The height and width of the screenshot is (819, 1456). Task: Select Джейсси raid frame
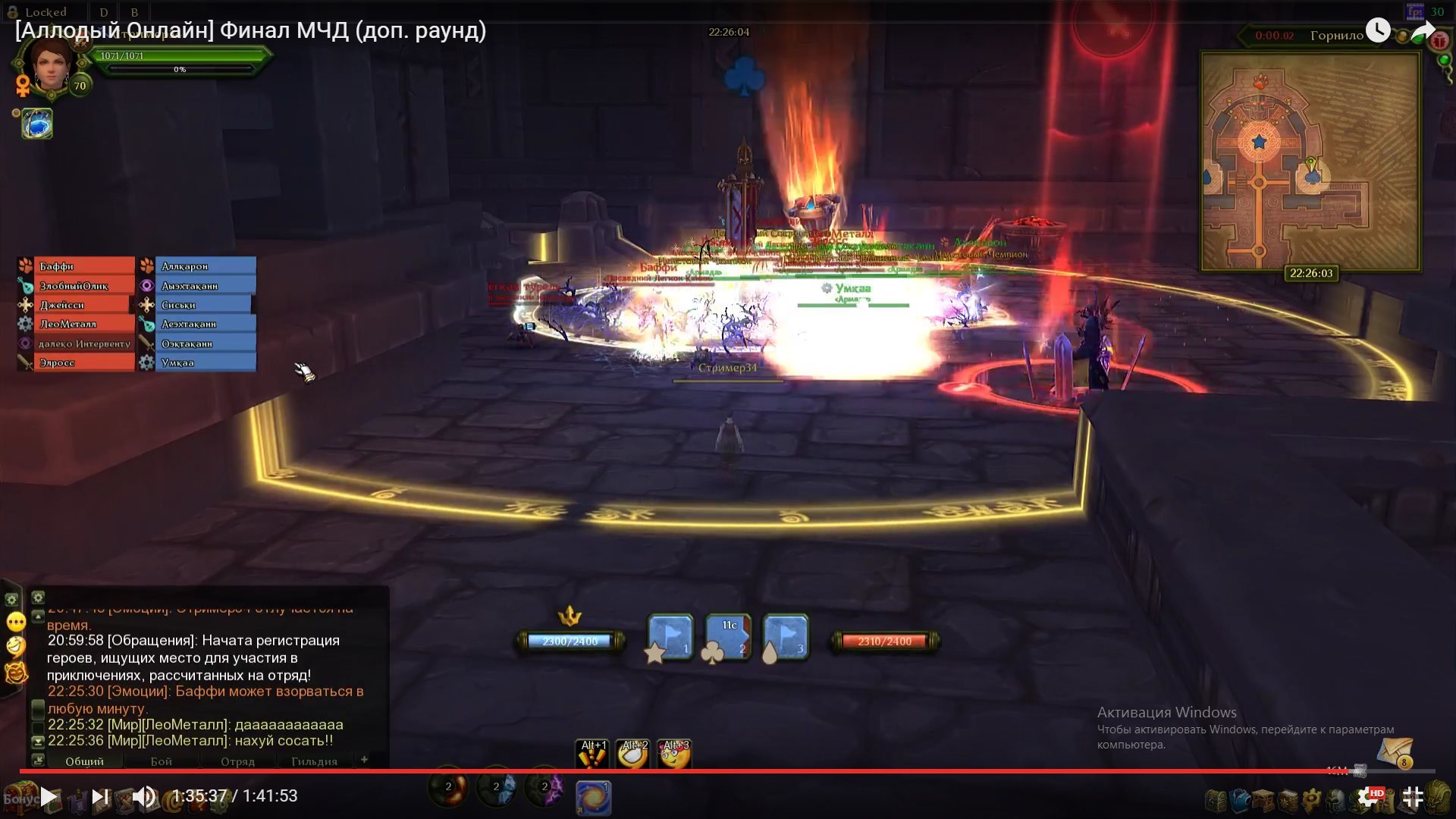(76, 305)
